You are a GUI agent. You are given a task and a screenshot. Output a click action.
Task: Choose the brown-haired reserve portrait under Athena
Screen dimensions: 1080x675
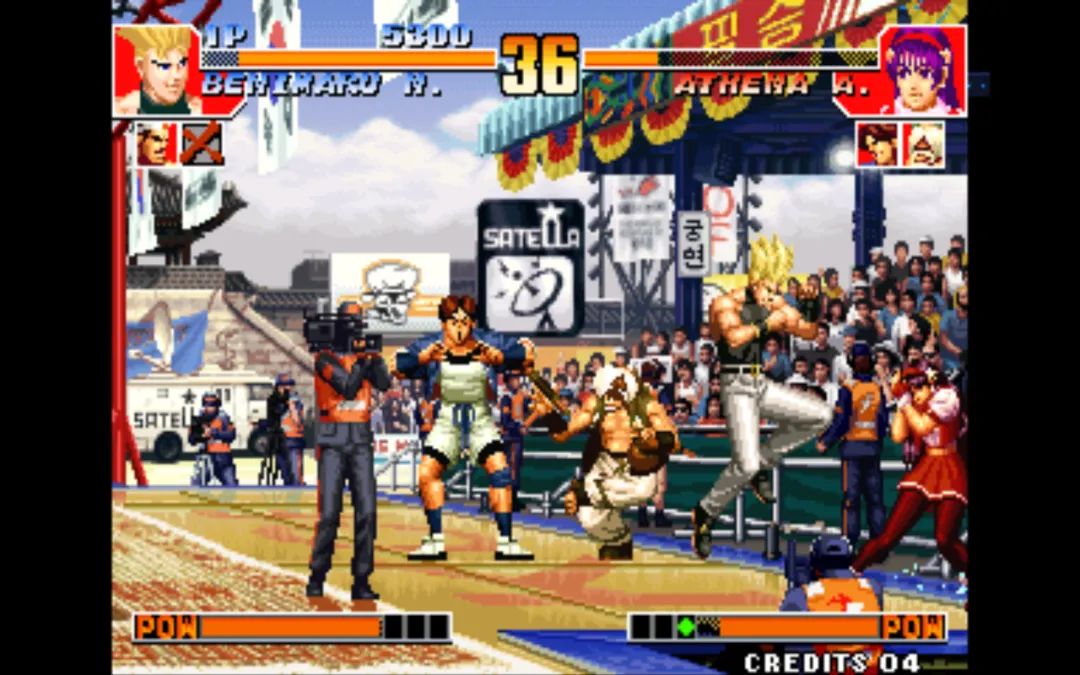point(877,144)
